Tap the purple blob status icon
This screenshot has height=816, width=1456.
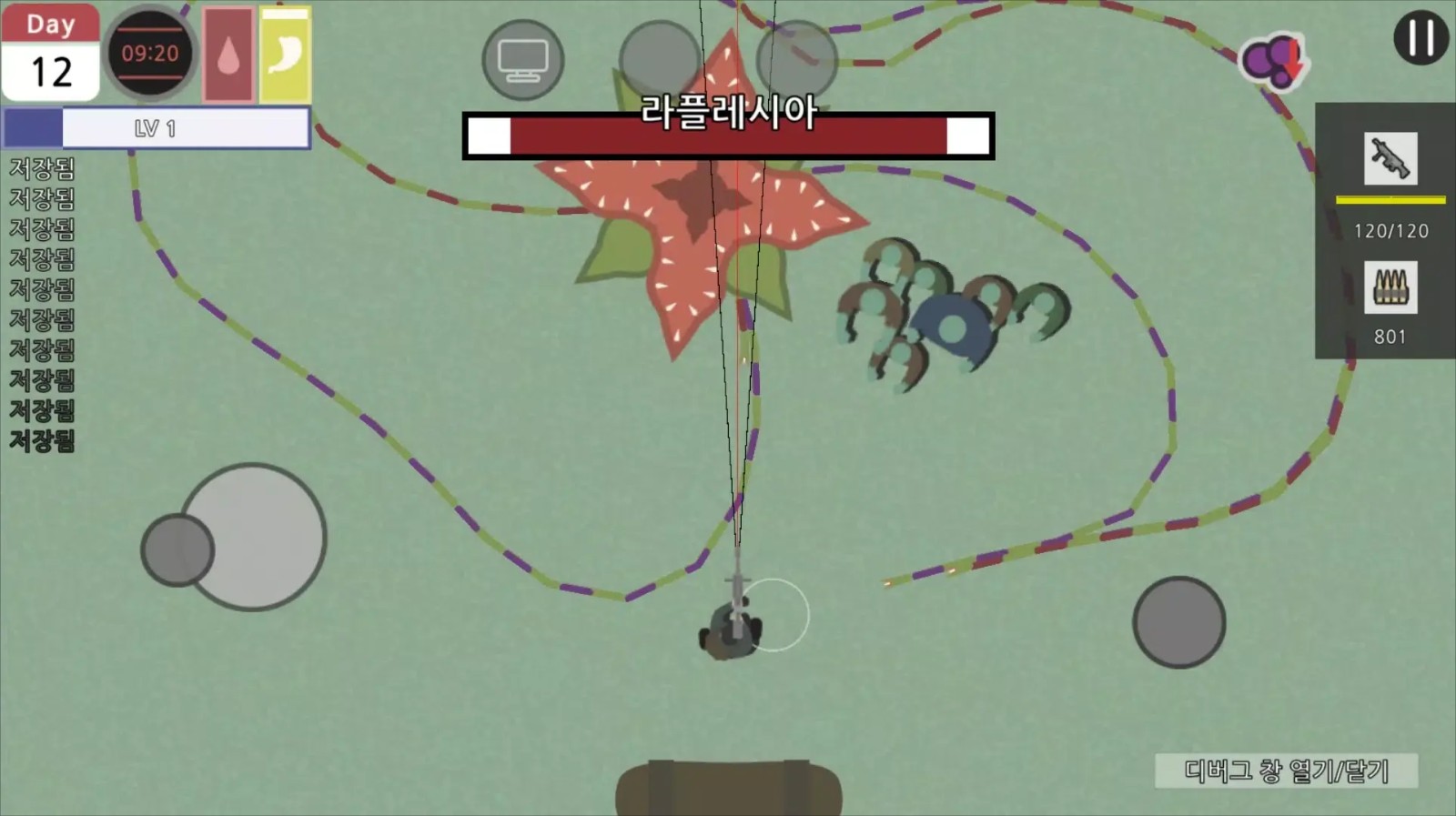click(1272, 61)
